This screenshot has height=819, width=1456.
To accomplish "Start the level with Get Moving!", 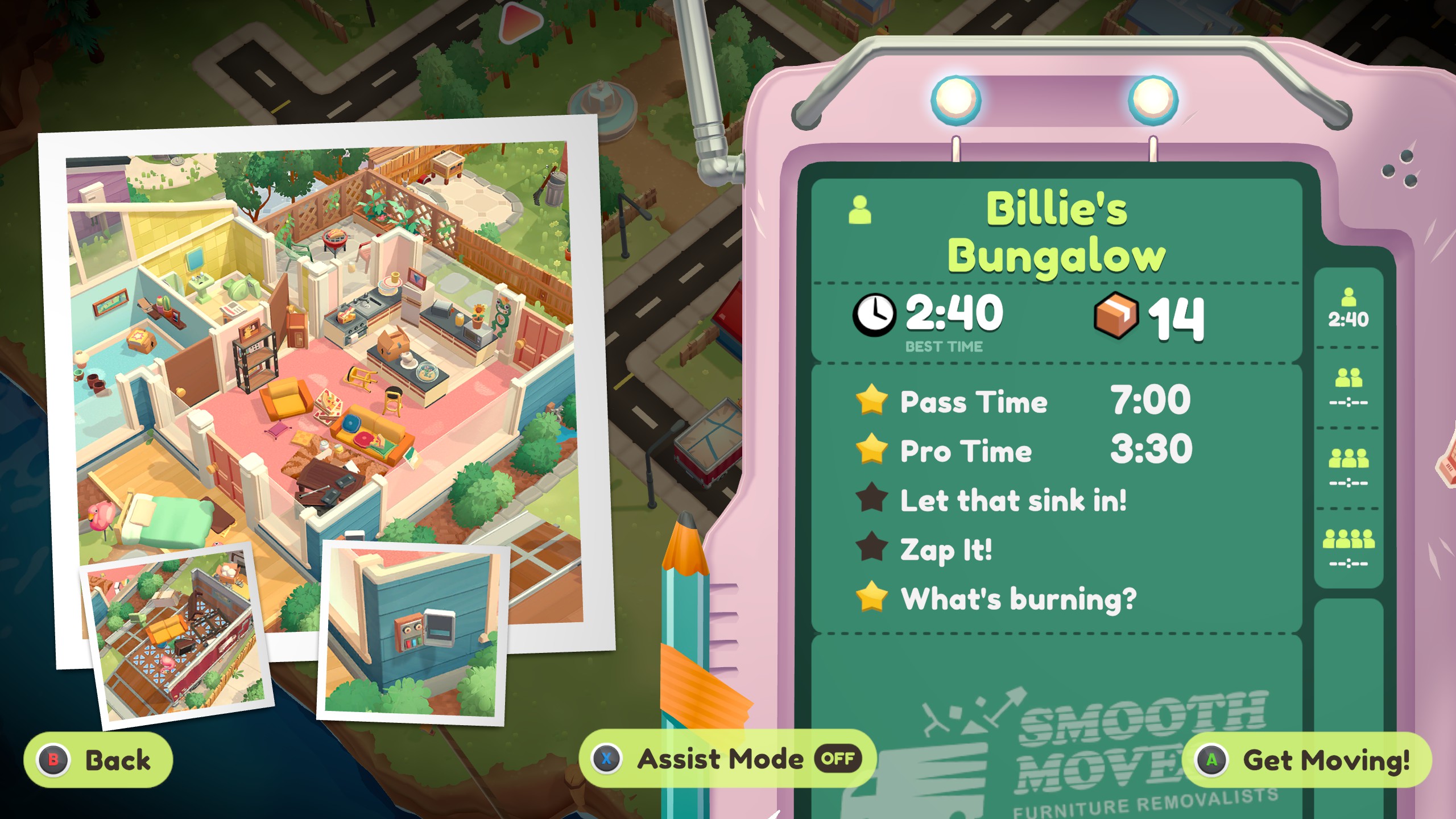I will (1307, 760).
